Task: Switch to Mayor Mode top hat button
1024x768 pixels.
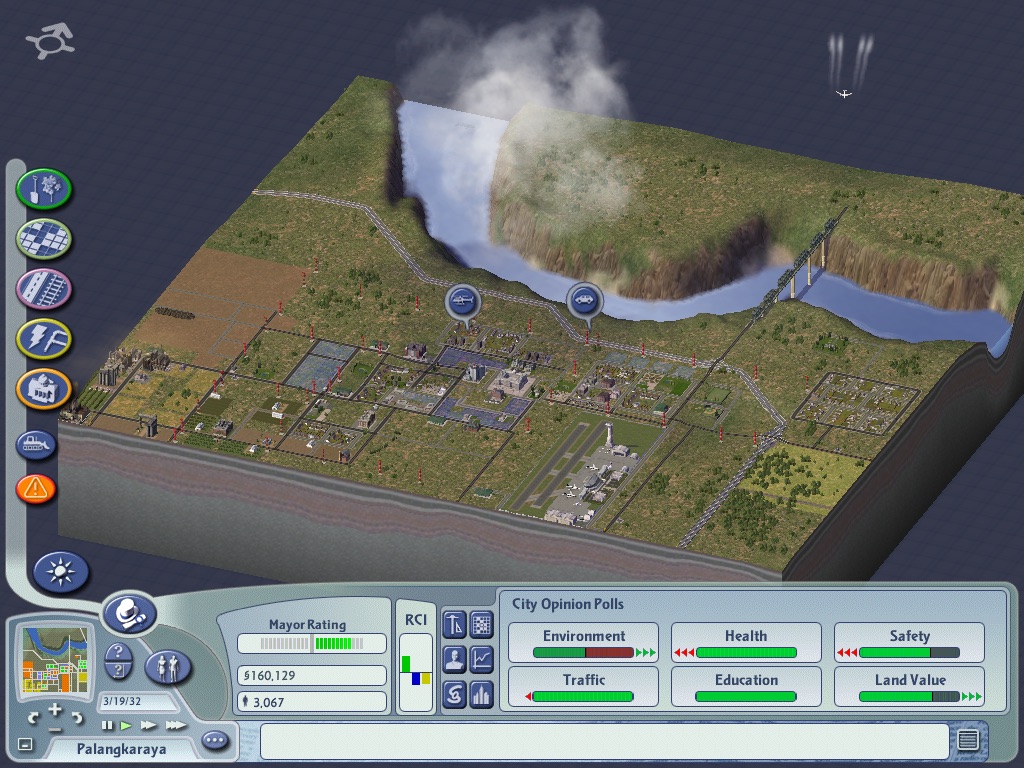Action: 129,613
